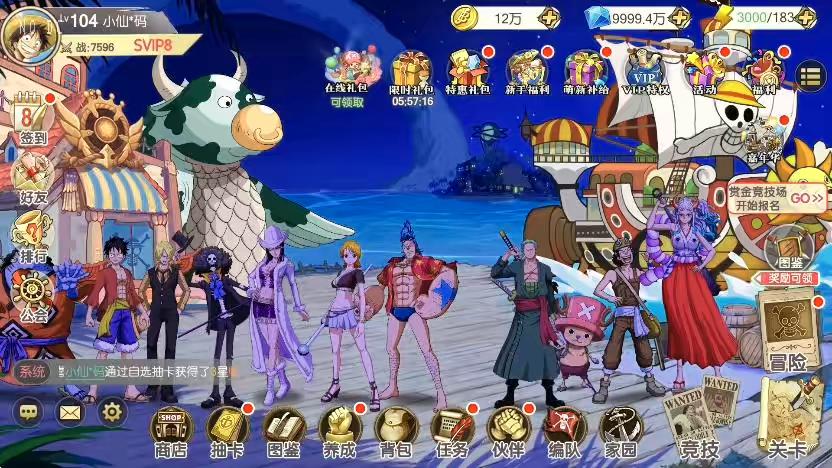Open the 编队 team formation screen

(x=564, y=432)
